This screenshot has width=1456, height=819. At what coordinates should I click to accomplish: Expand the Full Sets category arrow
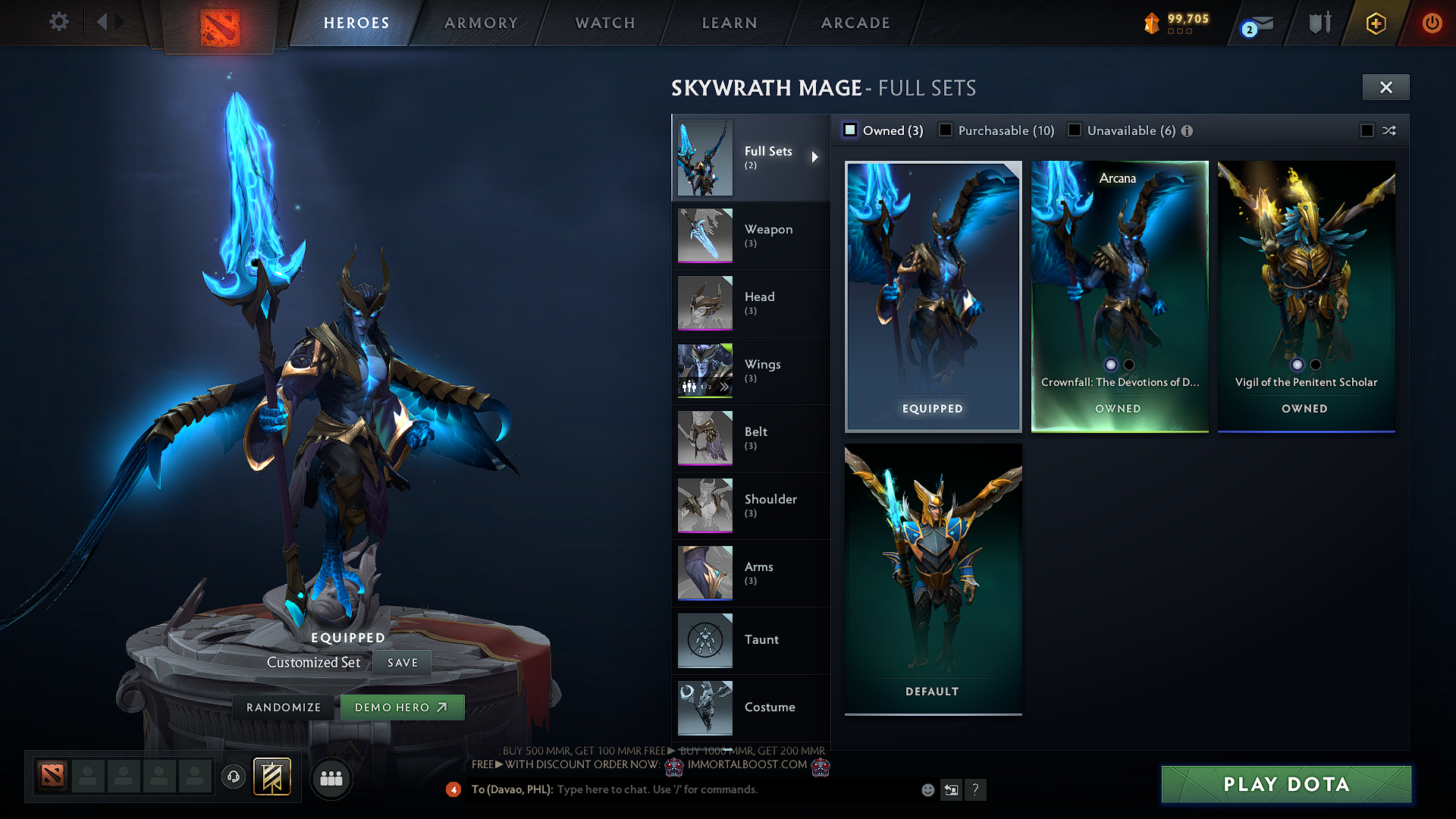point(817,157)
